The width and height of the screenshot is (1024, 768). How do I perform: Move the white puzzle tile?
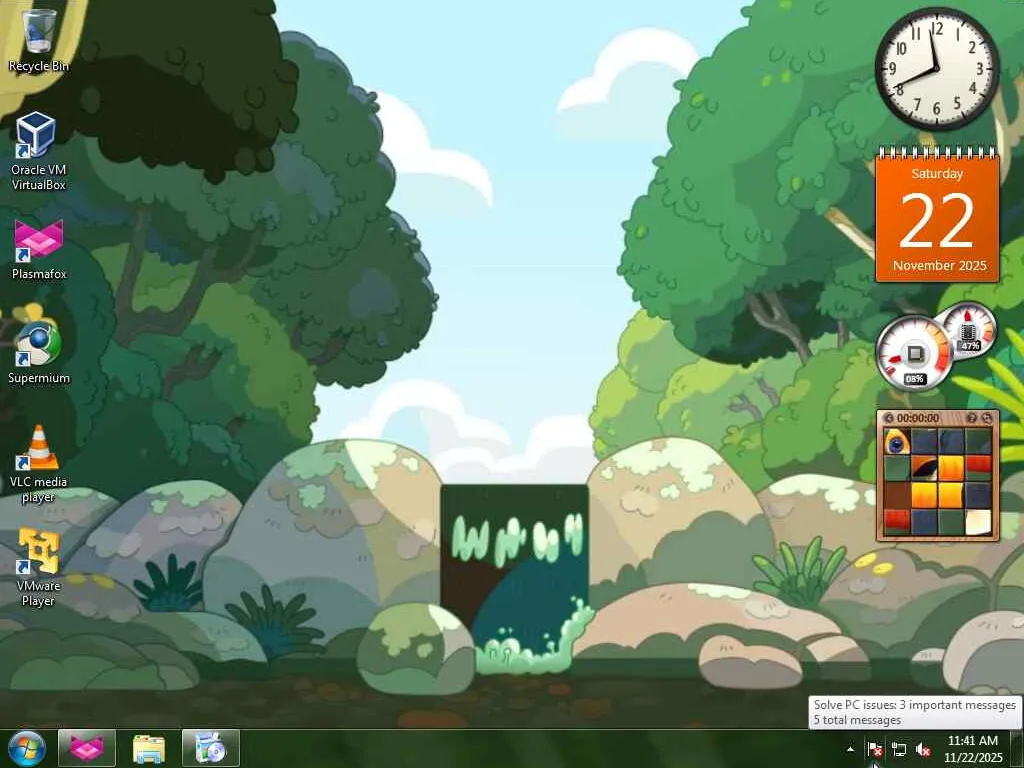(978, 520)
